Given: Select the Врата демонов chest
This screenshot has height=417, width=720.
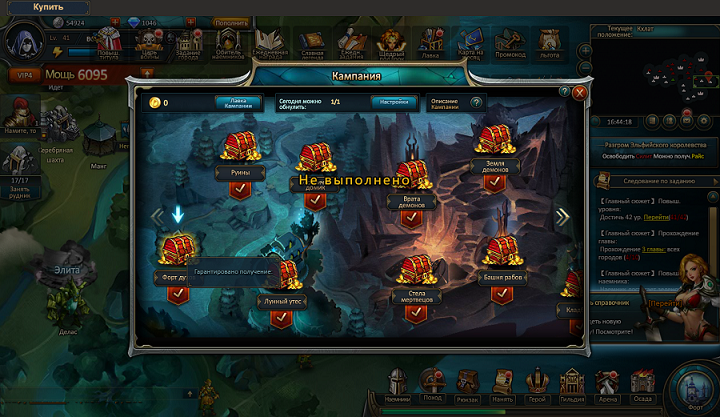Looking at the screenshot, I should 414,177.
